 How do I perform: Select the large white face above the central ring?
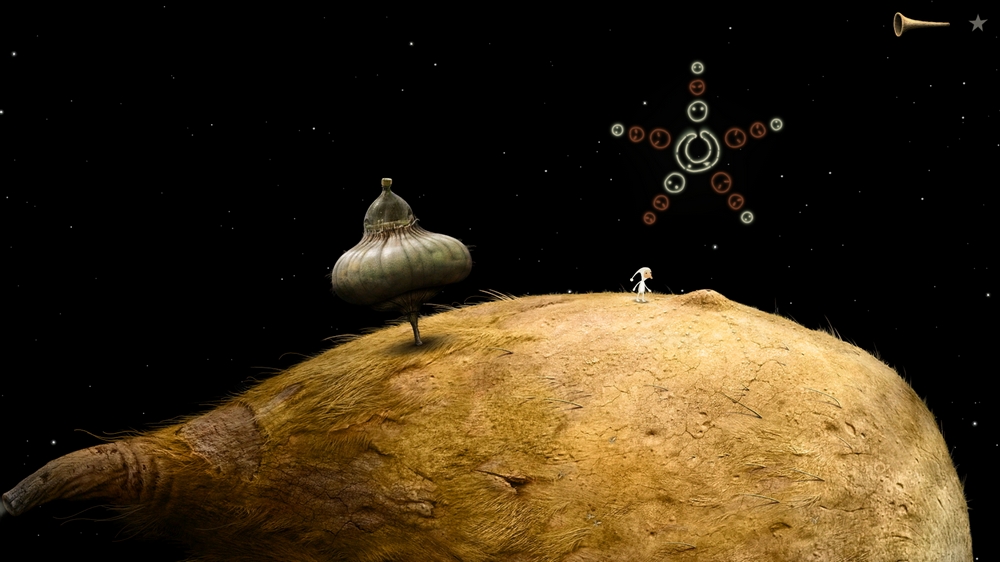pos(697,110)
